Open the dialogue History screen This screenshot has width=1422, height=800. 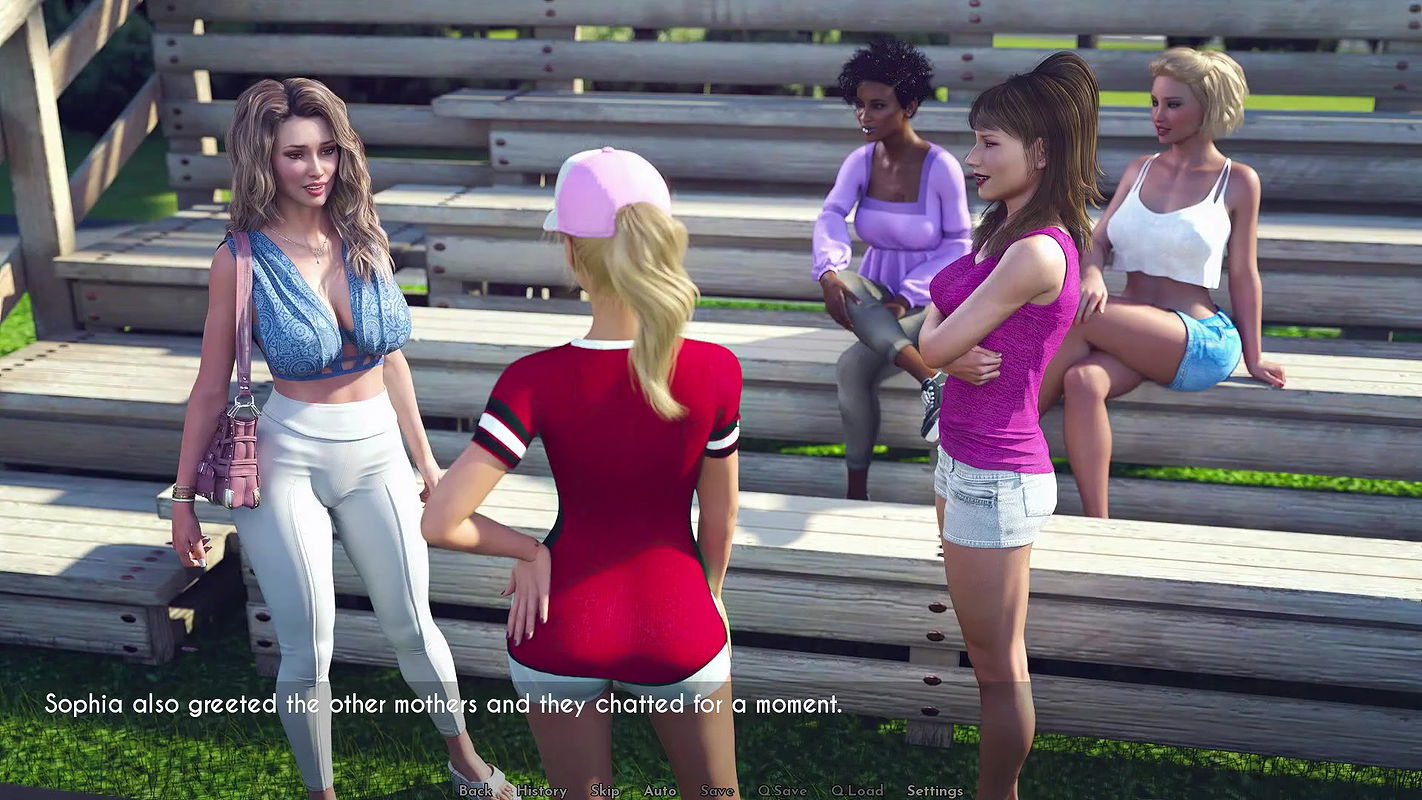tap(540, 790)
